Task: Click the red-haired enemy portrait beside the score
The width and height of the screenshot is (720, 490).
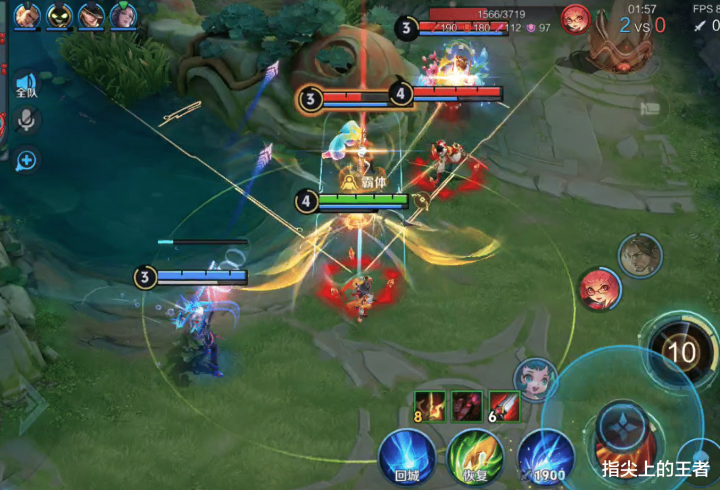Action: (x=575, y=19)
